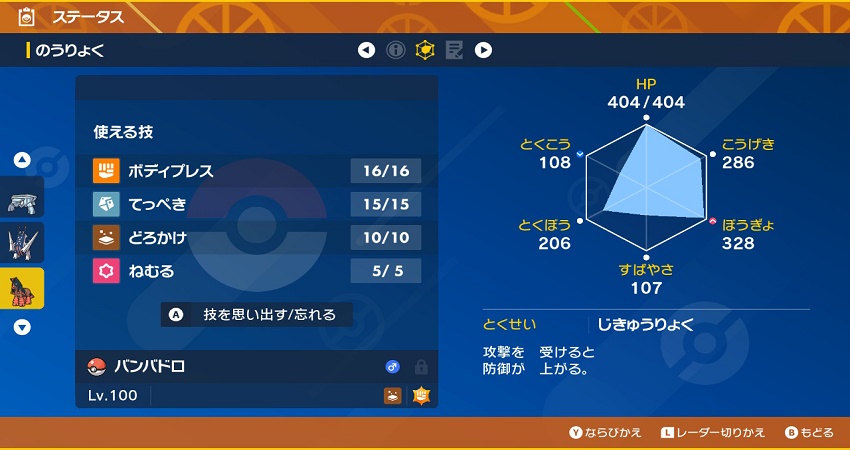Switch to the memo notes tab
The width and height of the screenshot is (850, 450).
tap(454, 50)
